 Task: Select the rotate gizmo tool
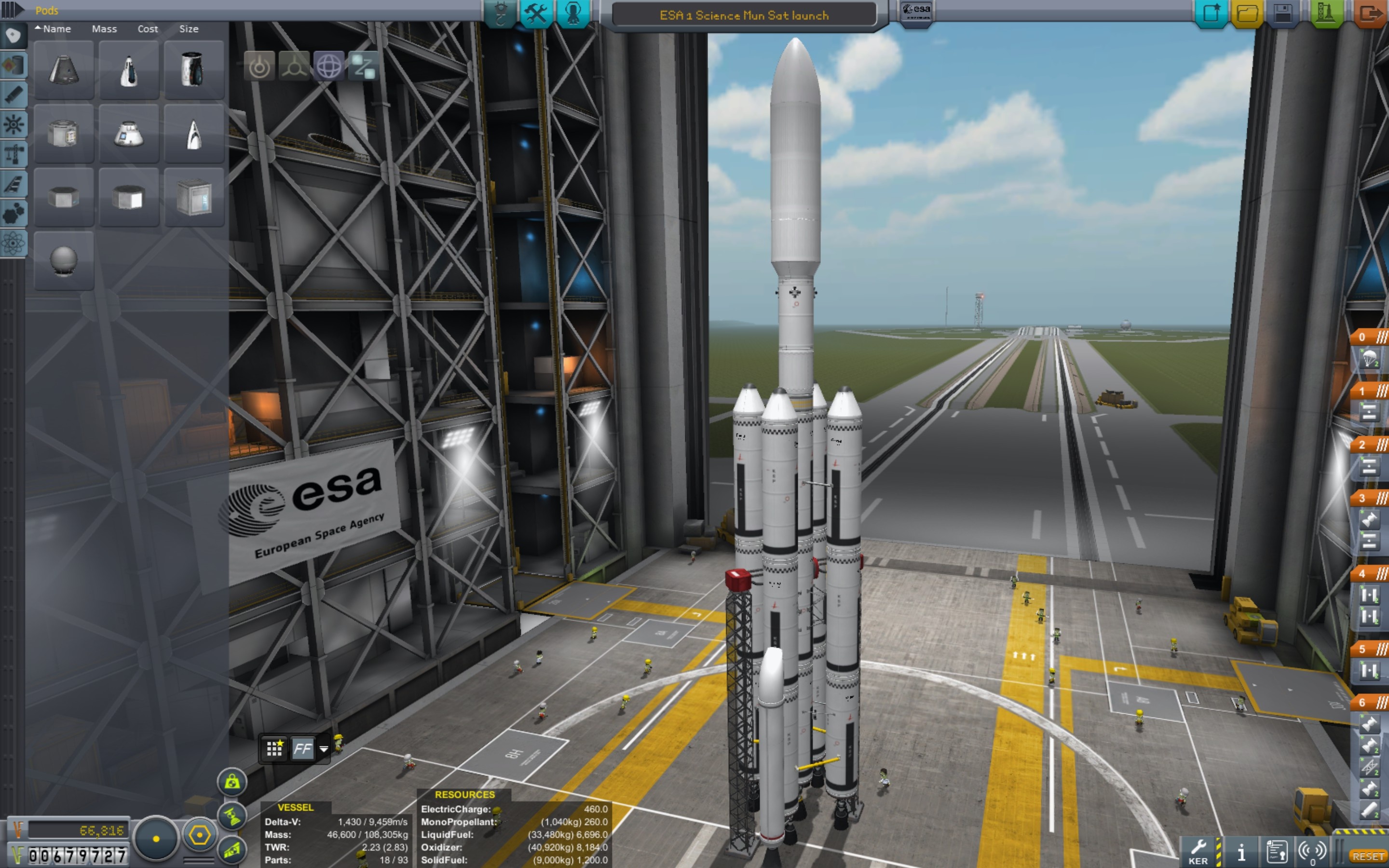(329, 67)
